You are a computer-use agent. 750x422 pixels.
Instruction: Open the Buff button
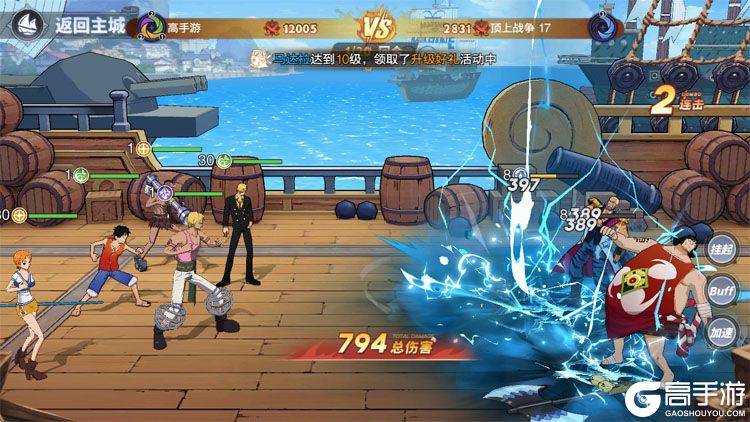pyautogui.click(x=723, y=290)
